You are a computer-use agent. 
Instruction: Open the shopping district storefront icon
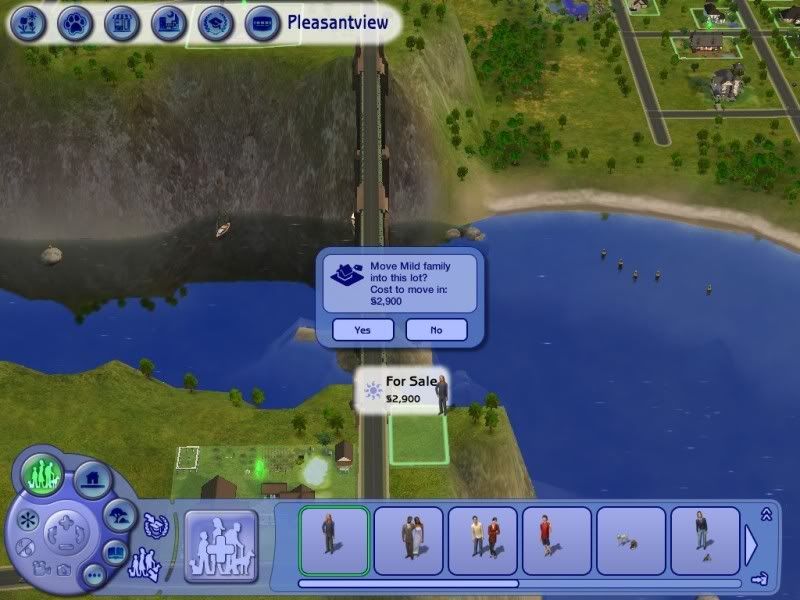(121, 22)
